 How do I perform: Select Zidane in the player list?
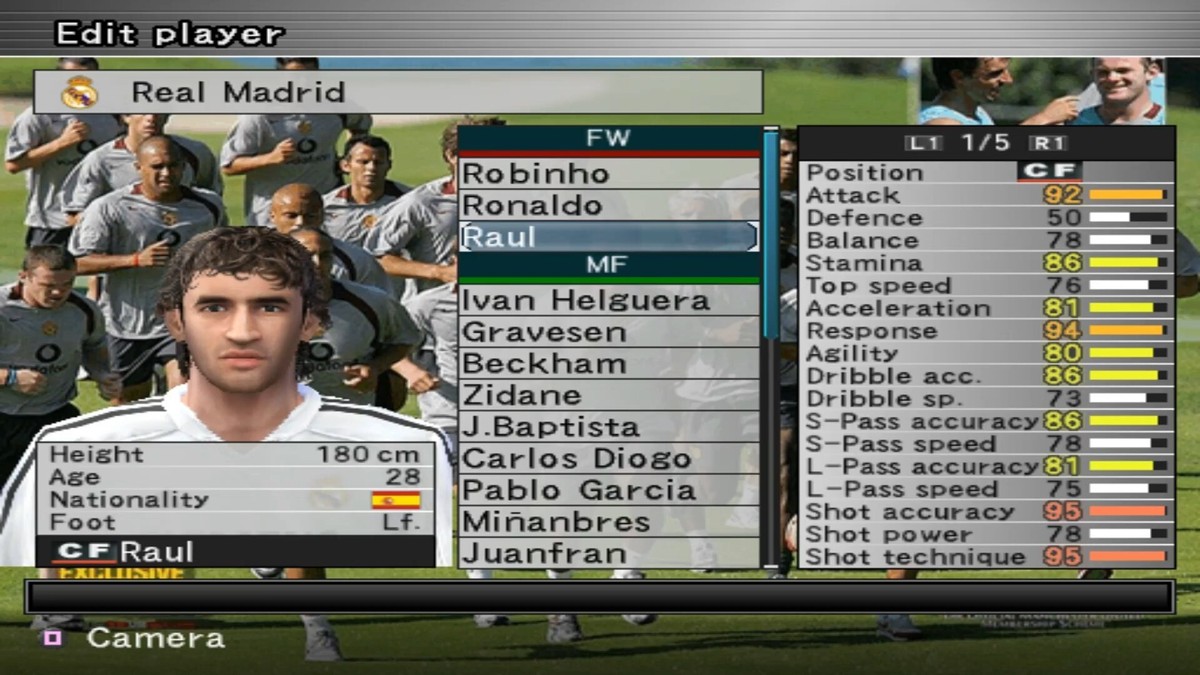(x=608, y=395)
